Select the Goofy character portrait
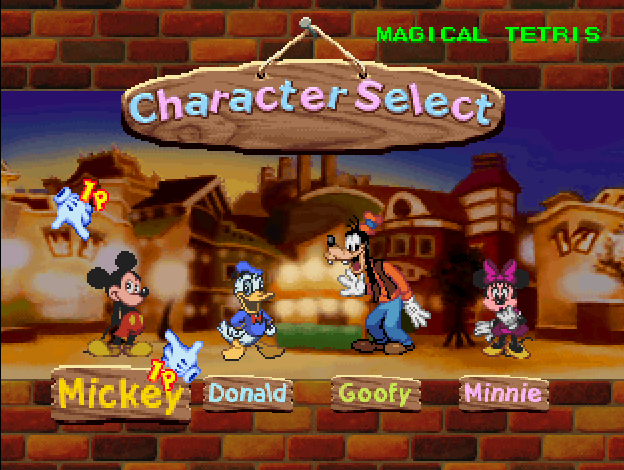The width and height of the screenshot is (624, 470). coord(379,286)
